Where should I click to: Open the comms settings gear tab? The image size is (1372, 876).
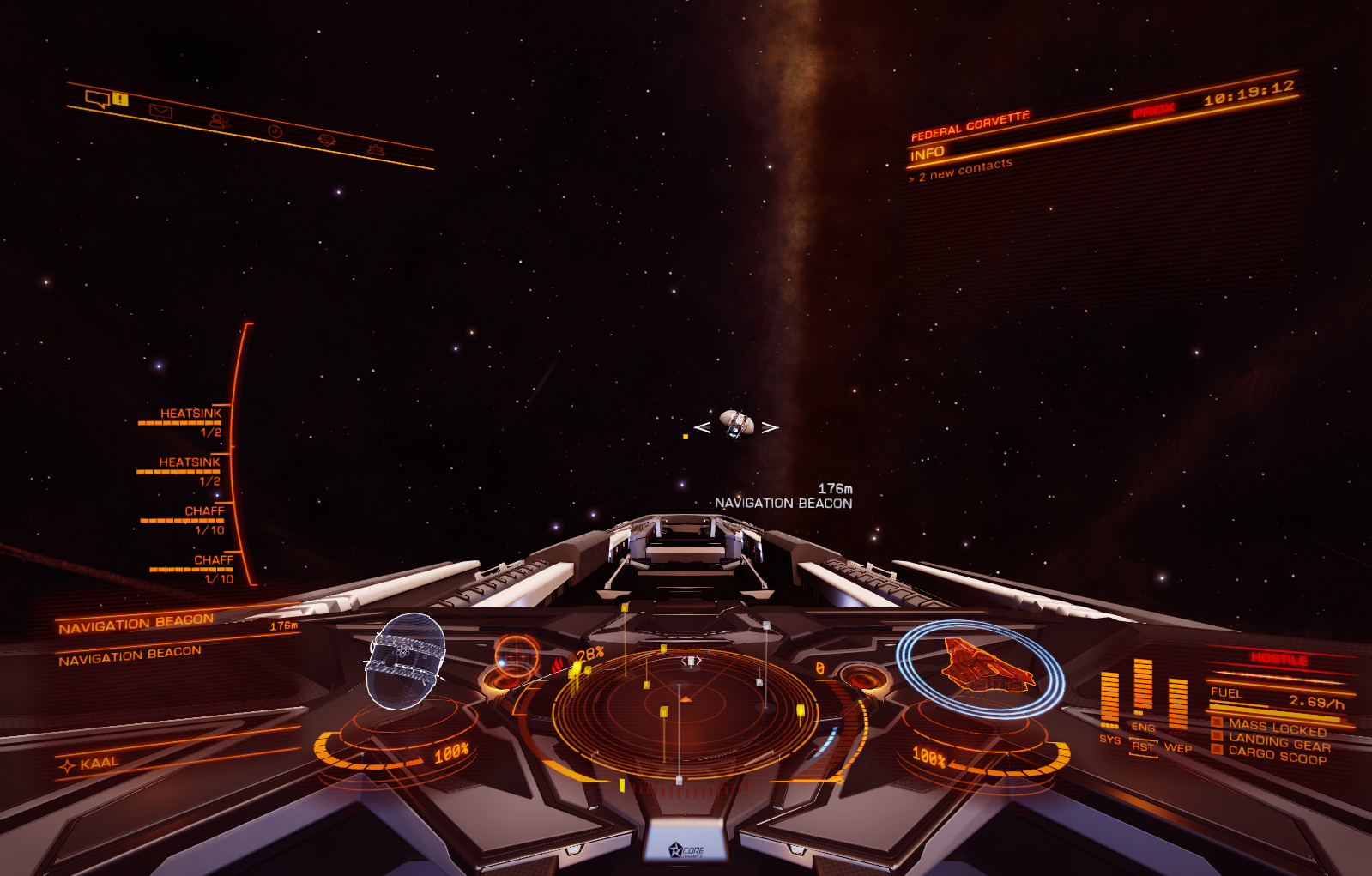[375, 150]
